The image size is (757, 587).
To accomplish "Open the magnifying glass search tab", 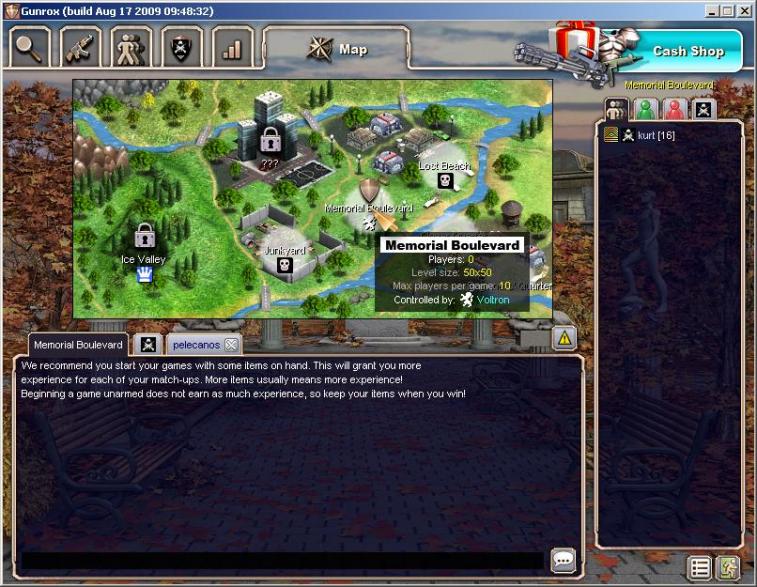I will click(29, 47).
